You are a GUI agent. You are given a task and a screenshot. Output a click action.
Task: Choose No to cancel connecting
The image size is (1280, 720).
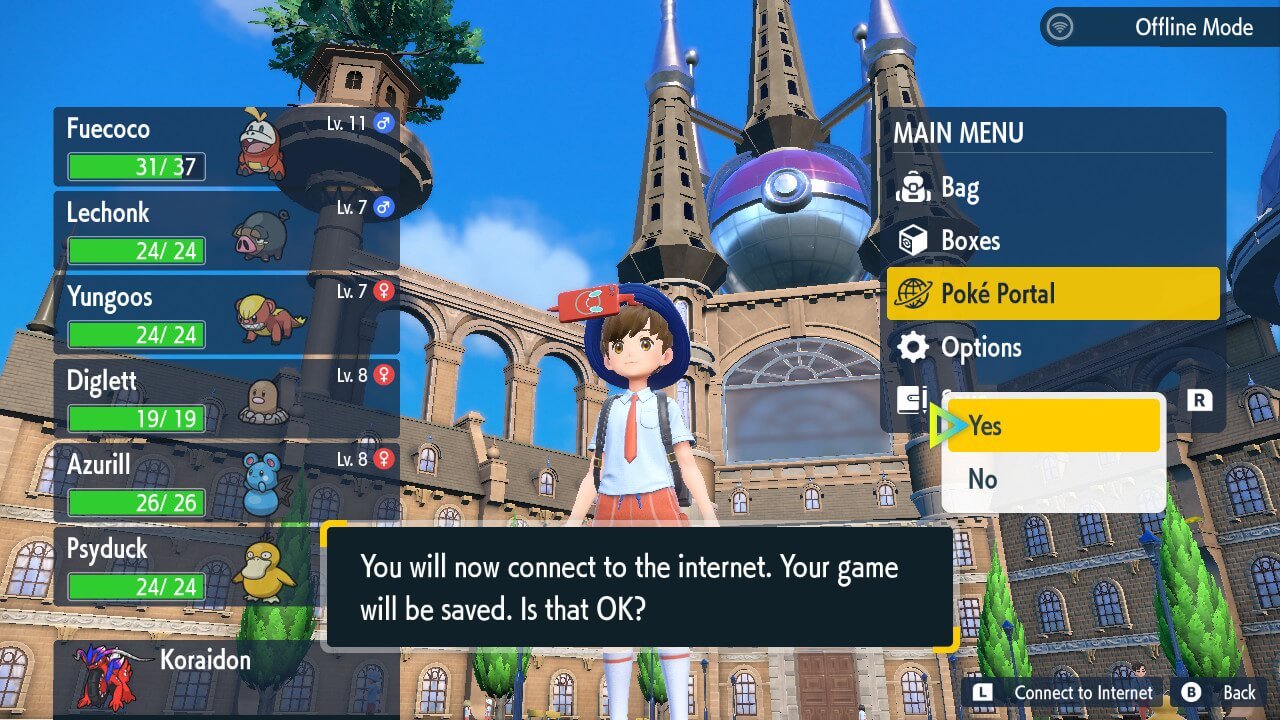click(1052, 479)
